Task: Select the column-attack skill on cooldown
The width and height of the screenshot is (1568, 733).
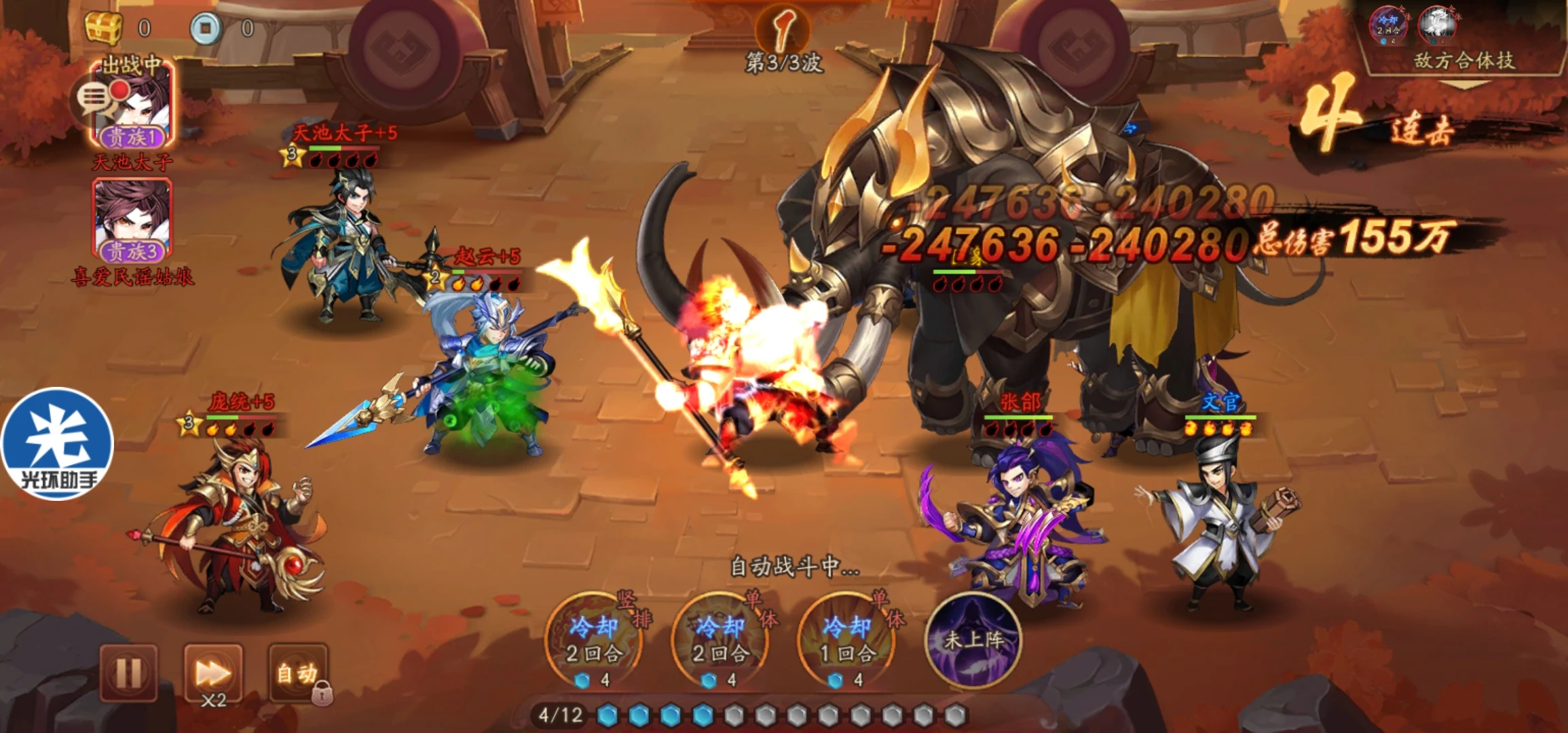Action: click(595, 639)
